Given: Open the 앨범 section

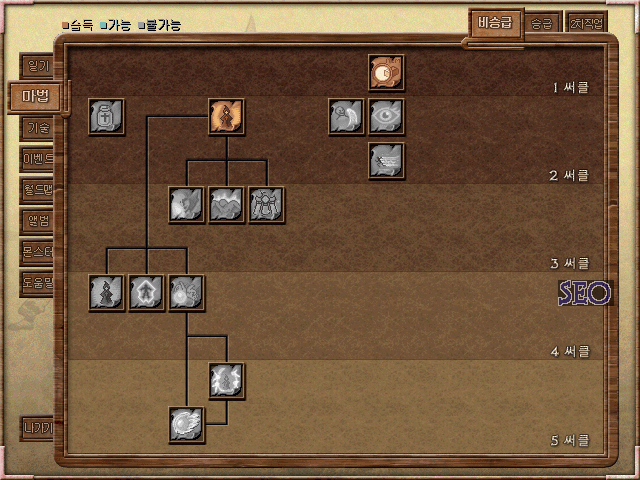Looking at the screenshot, I should tap(40, 220).
